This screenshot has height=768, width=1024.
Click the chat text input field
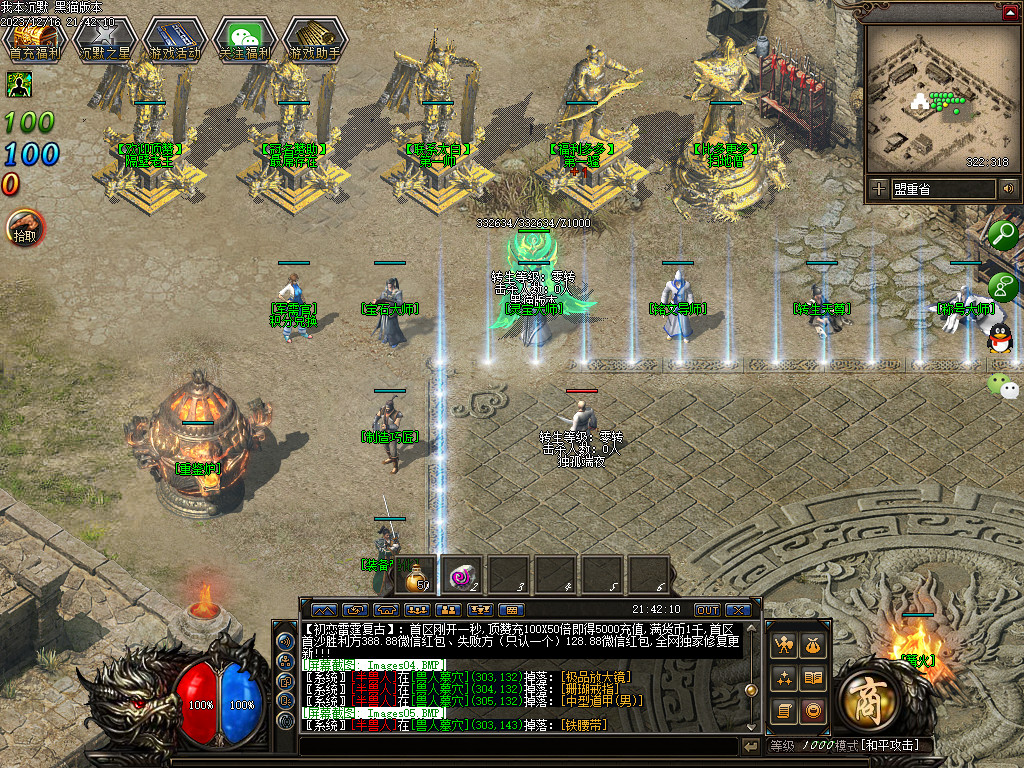(x=518, y=746)
